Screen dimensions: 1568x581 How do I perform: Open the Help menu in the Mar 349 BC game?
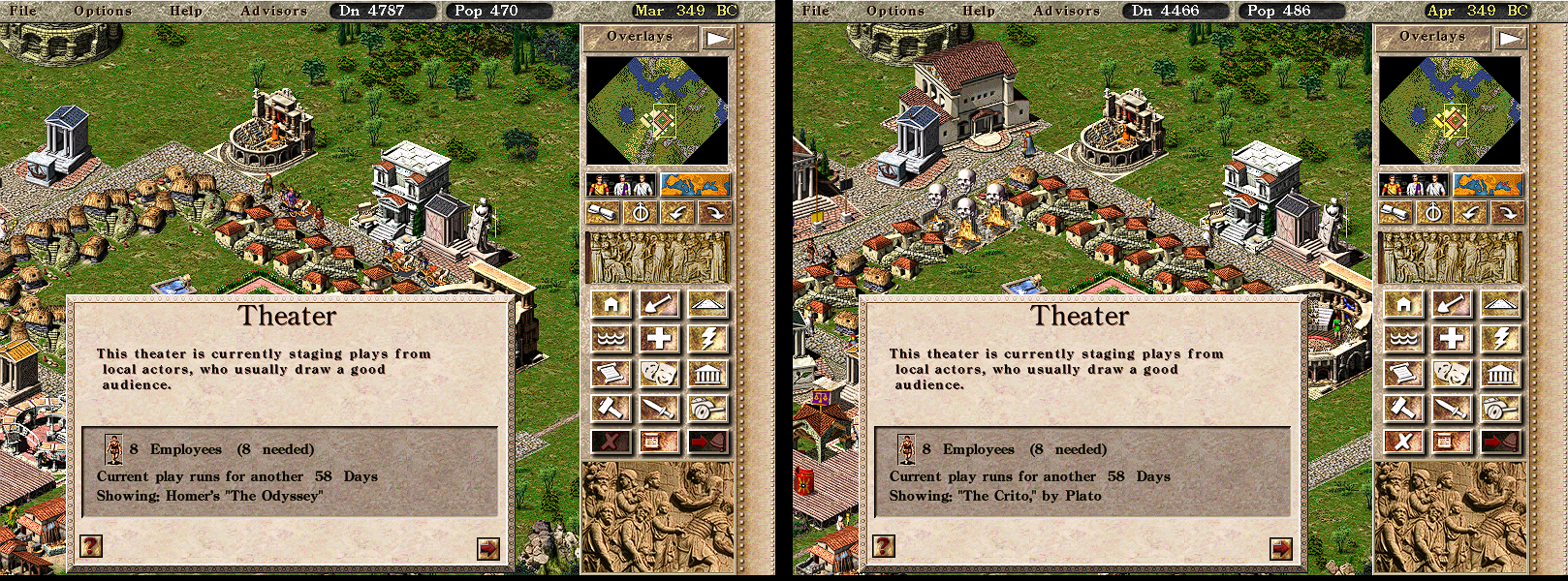coord(186,11)
